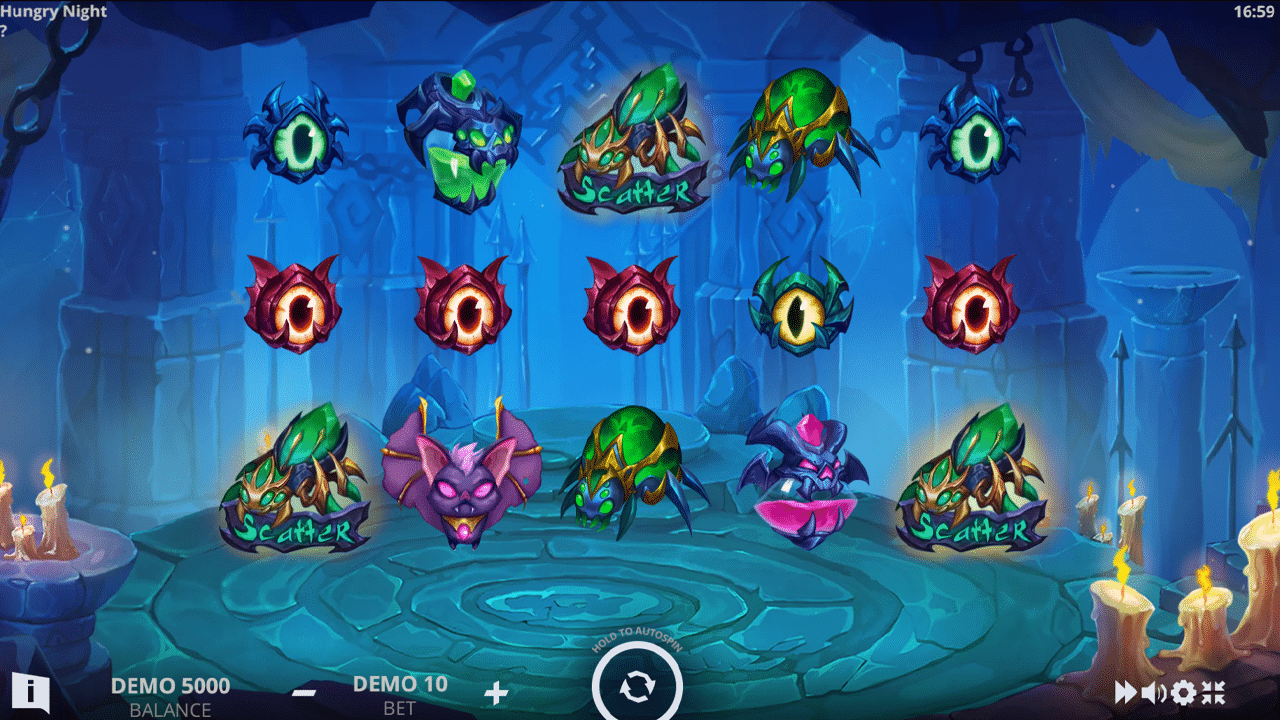Open the game info panel
The image size is (1280, 720).
click(31, 690)
